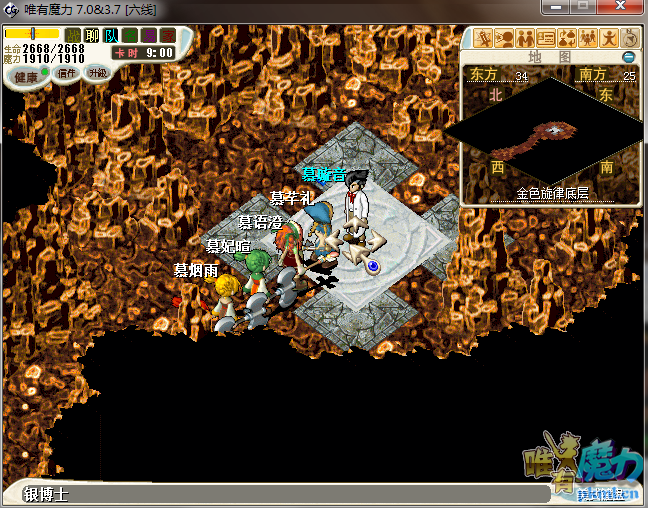Click the 升級 level up button
The image size is (648, 508).
click(x=97, y=73)
